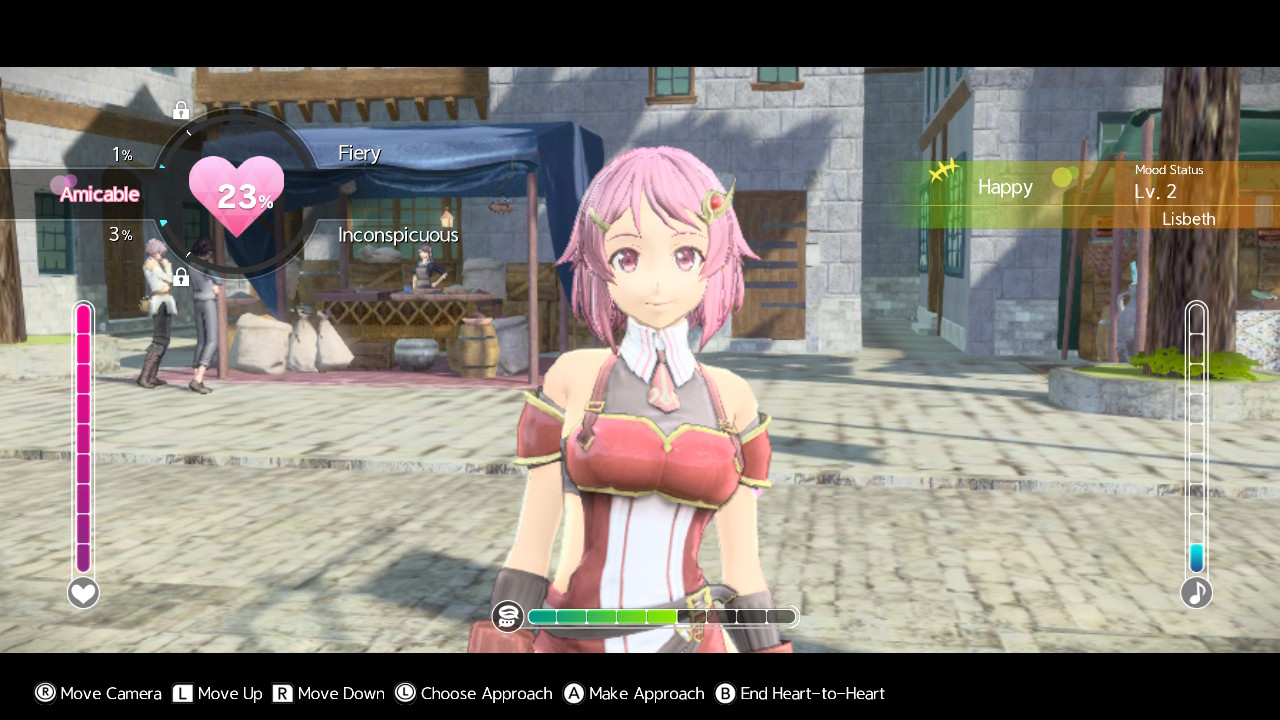Screen dimensions: 1280x720
Task: Select the Amicable approach
Action: pyautogui.click(x=99, y=194)
